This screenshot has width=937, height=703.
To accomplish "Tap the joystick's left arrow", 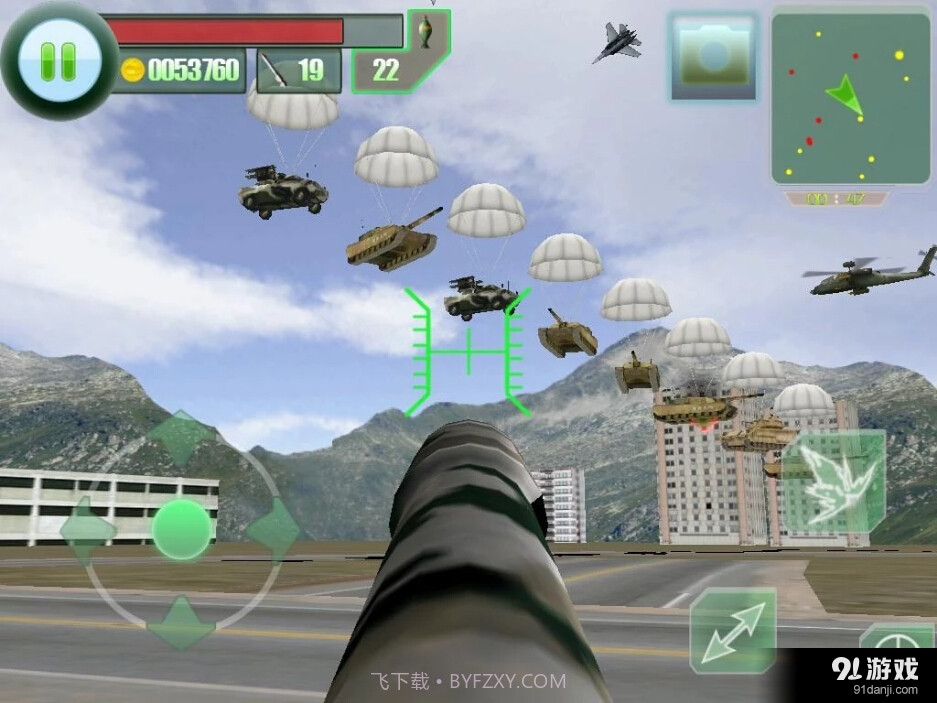I will tap(85, 528).
